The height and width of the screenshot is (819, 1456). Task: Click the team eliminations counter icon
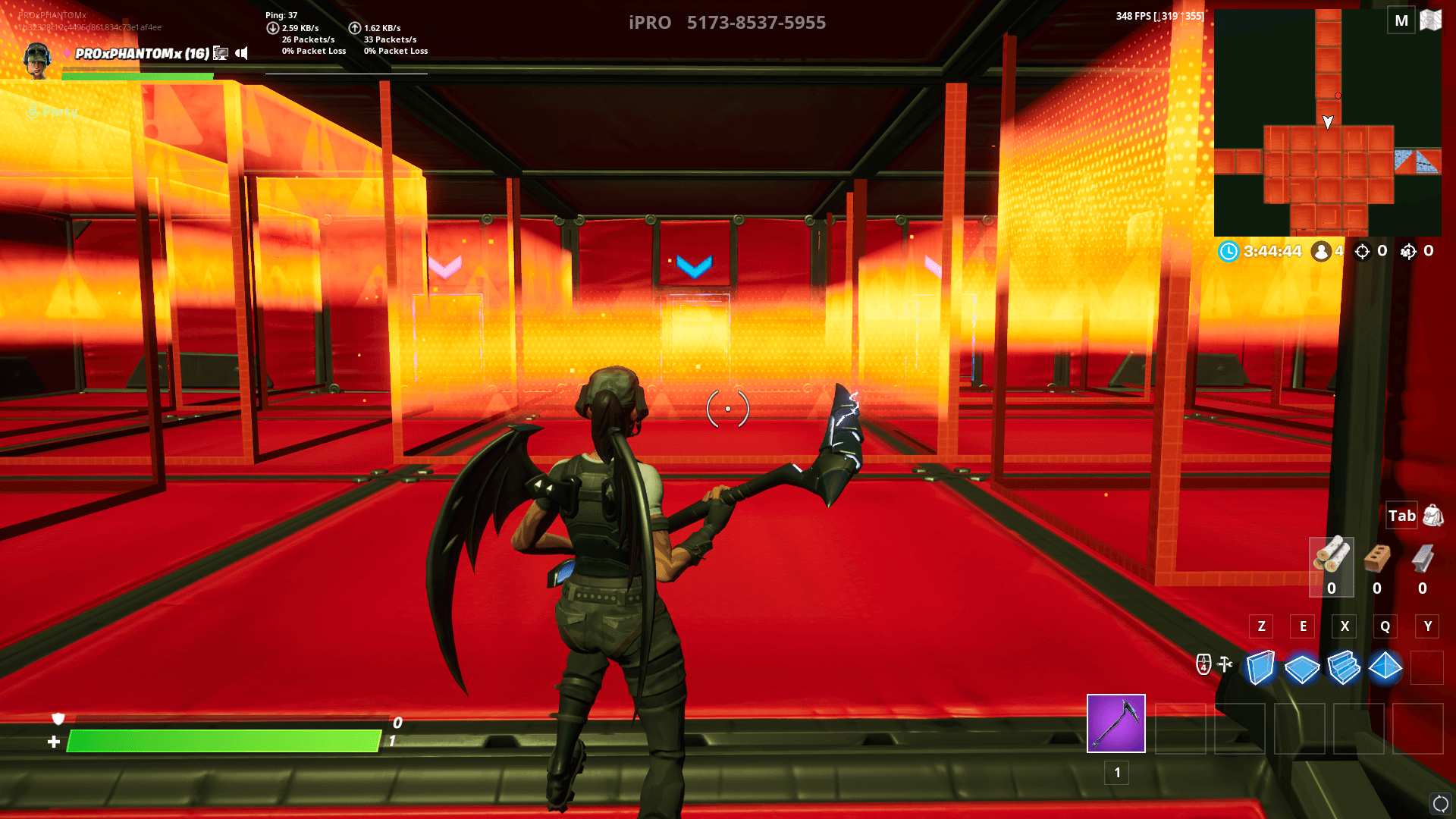point(1409,251)
